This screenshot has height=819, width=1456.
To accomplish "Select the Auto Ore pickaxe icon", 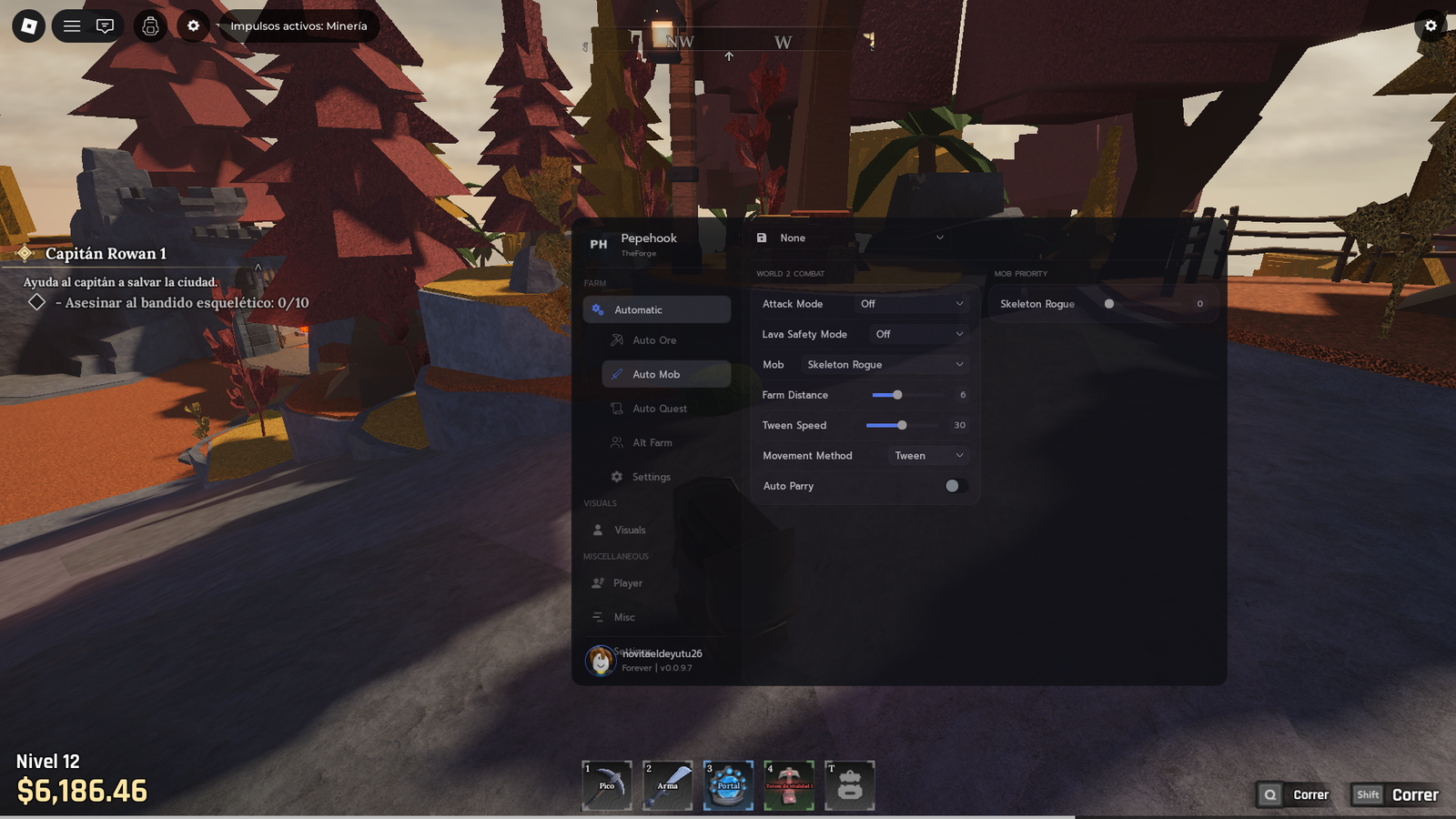I will click(x=616, y=339).
